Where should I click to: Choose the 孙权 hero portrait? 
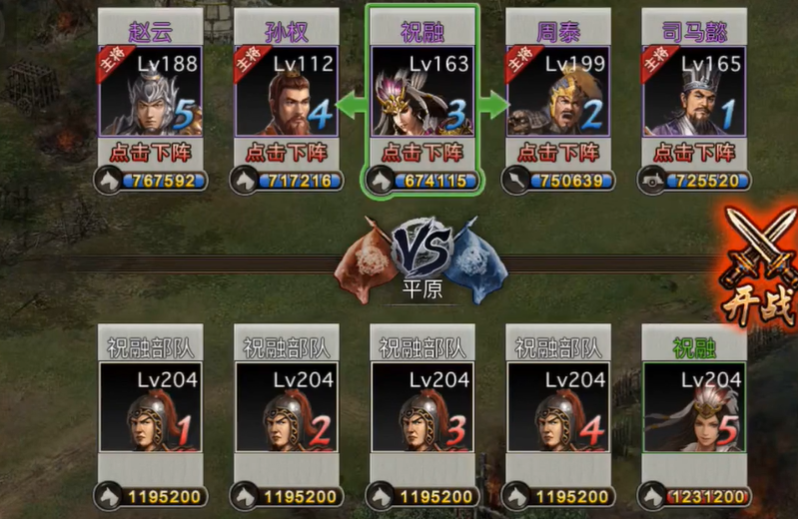(286, 91)
